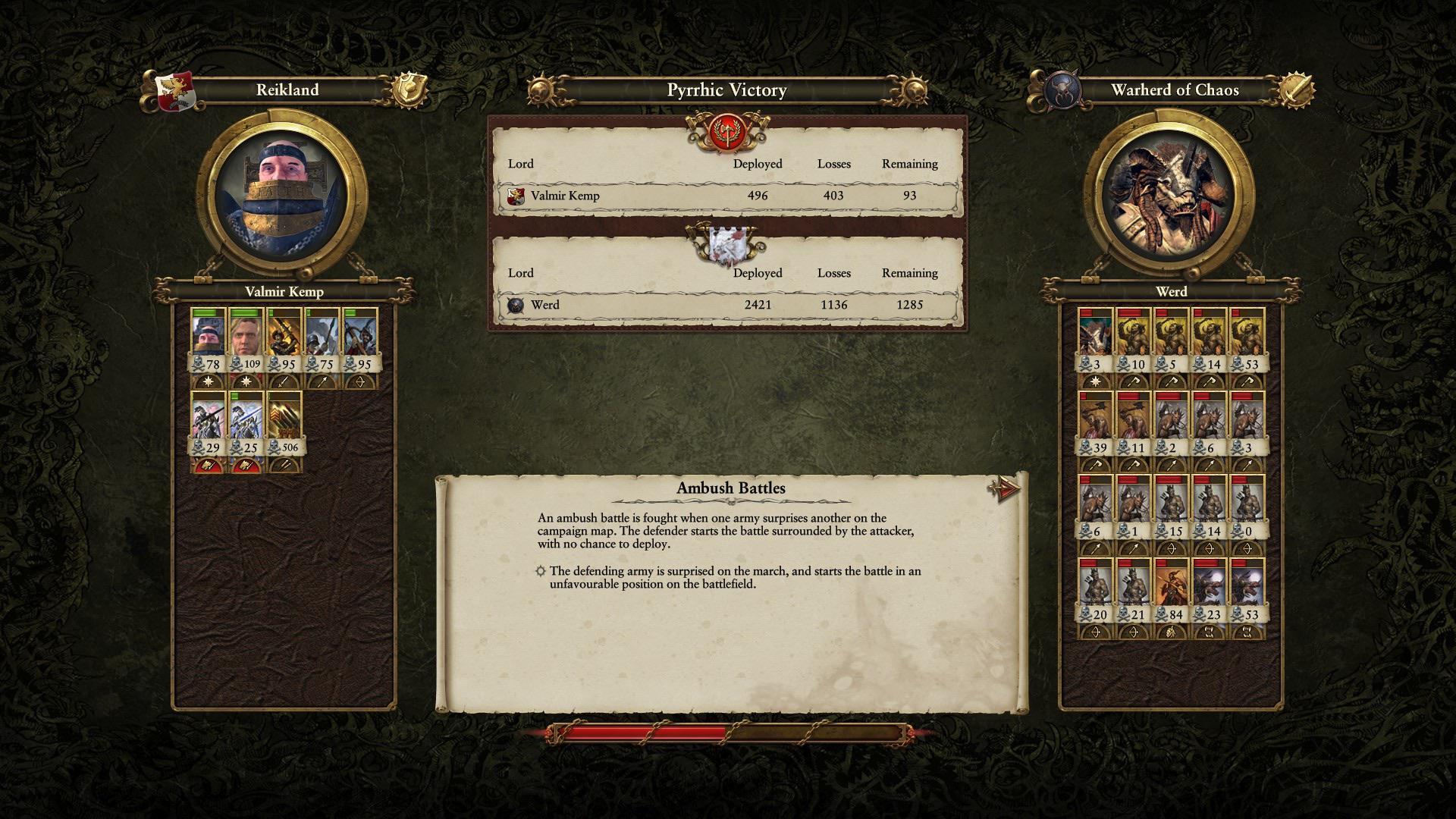Select the Warherd unit card with 21 kills
This screenshot has height=819, width=1456.
click(x=1134, y=591)
